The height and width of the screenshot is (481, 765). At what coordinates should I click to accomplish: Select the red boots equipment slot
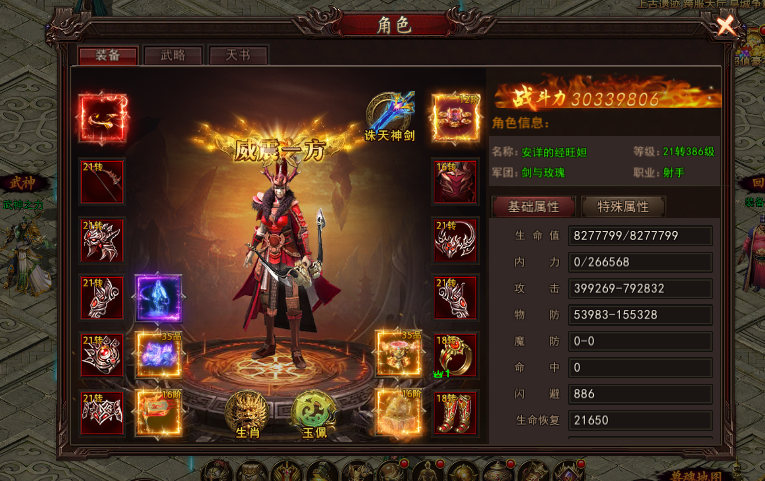(455, 412)
